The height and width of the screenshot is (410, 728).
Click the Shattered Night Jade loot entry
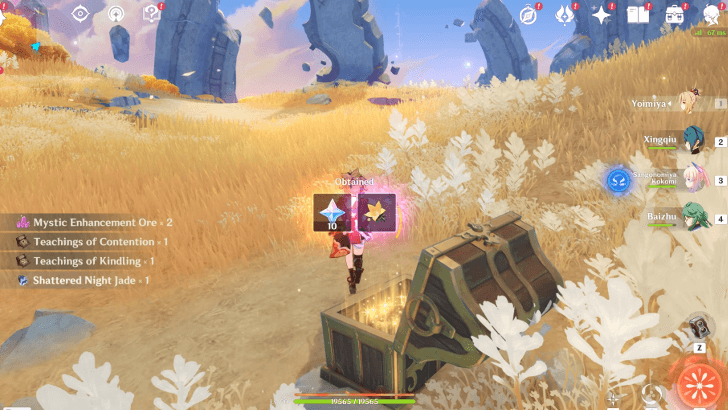tap(84, 280)
